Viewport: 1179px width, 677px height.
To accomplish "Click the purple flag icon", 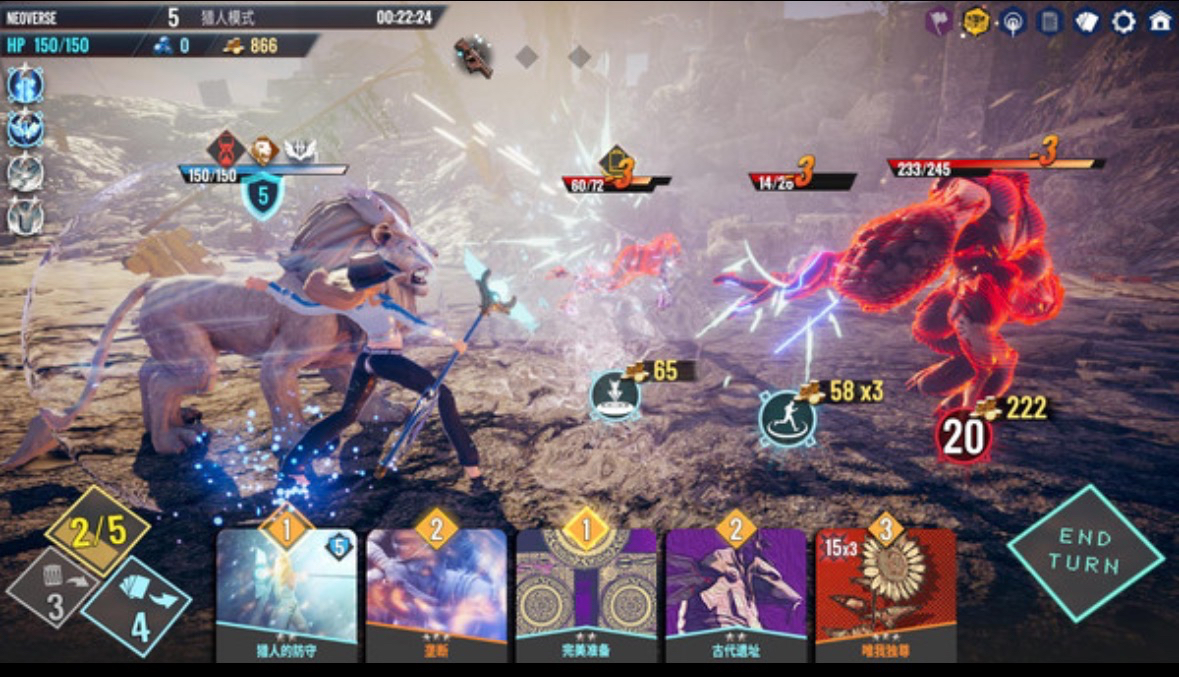I will (x=939, y=22).
